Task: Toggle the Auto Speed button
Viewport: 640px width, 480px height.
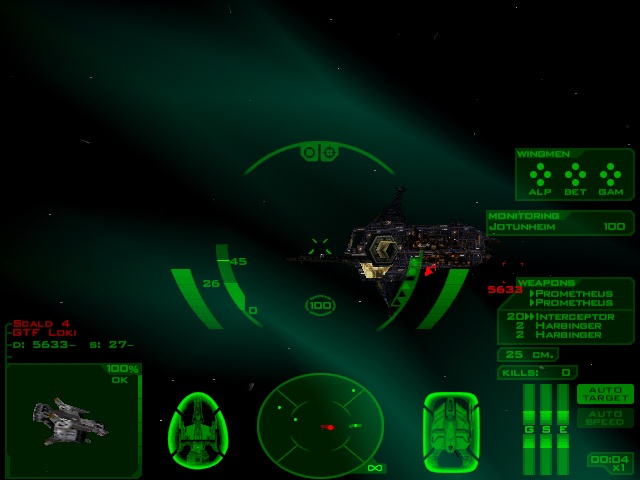Action: point(605,417)
